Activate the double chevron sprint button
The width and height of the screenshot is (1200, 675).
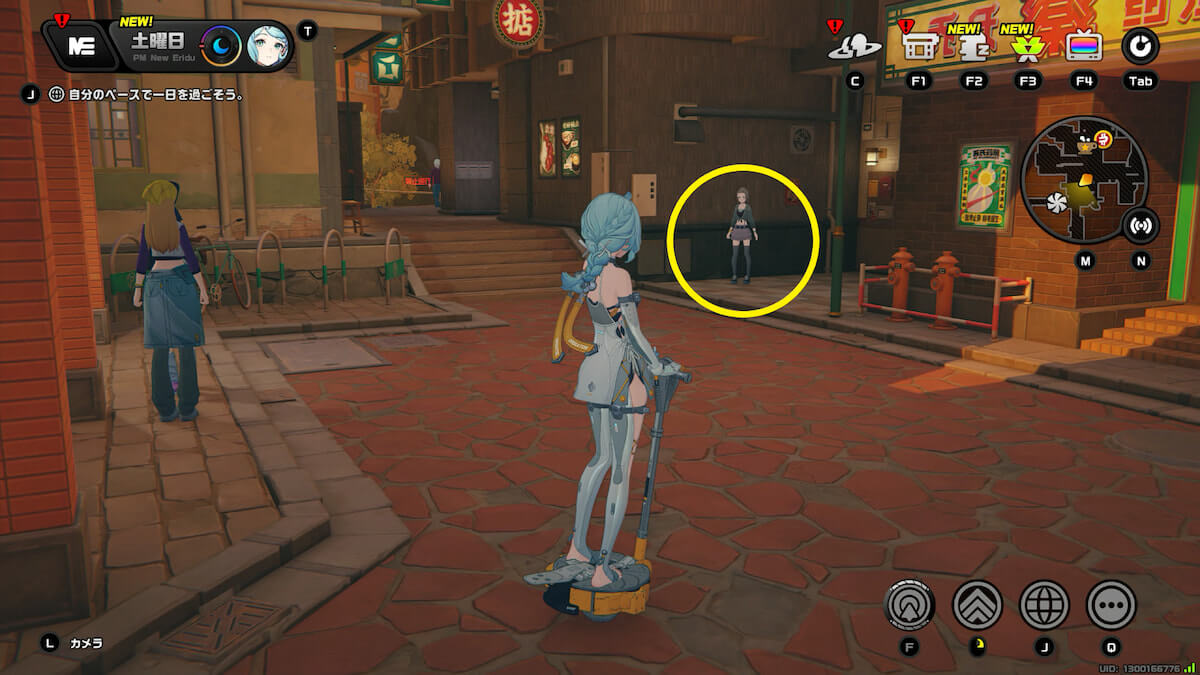tap(977, 605)
